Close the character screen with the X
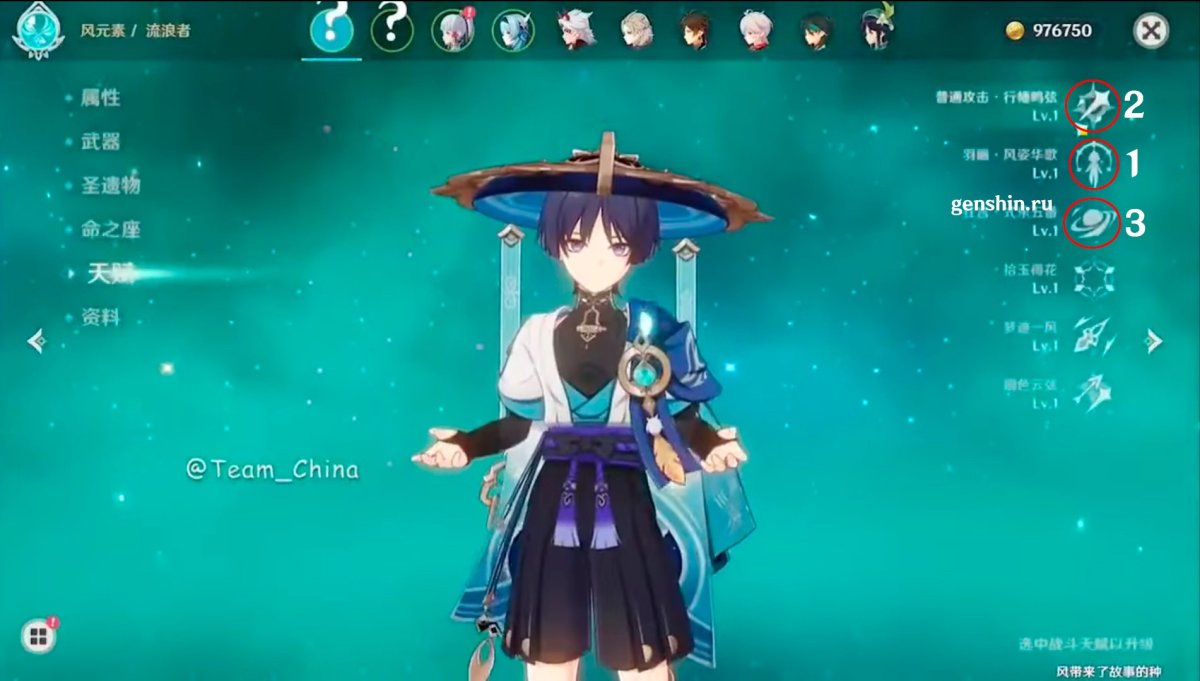The height and width of the screenshot is (681, 1200). pyautogui.click(x=1151, y=31)
